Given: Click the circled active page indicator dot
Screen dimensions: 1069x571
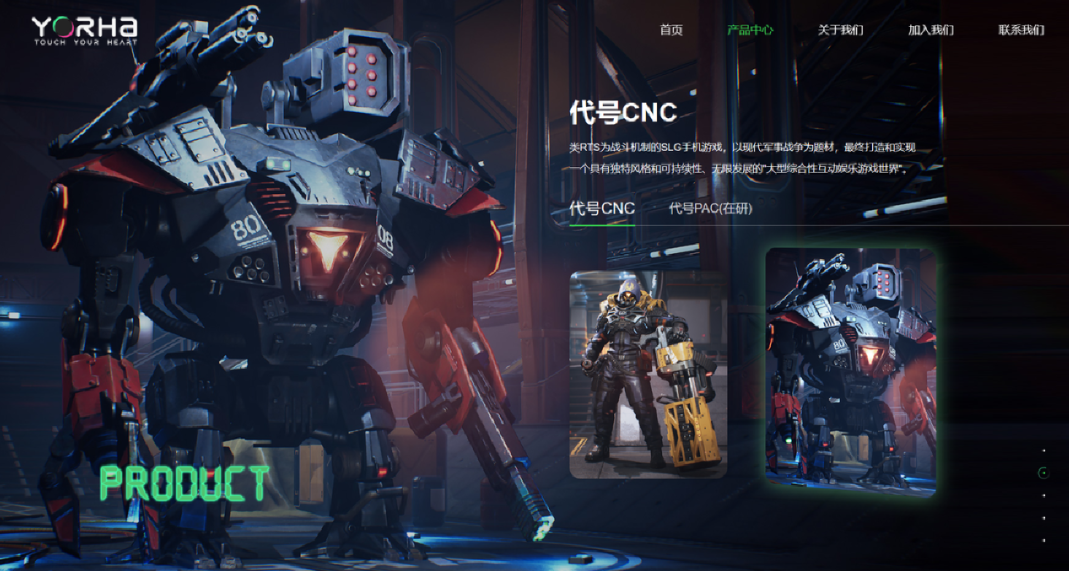Looking at the screenshot, I should point(1044,473).
